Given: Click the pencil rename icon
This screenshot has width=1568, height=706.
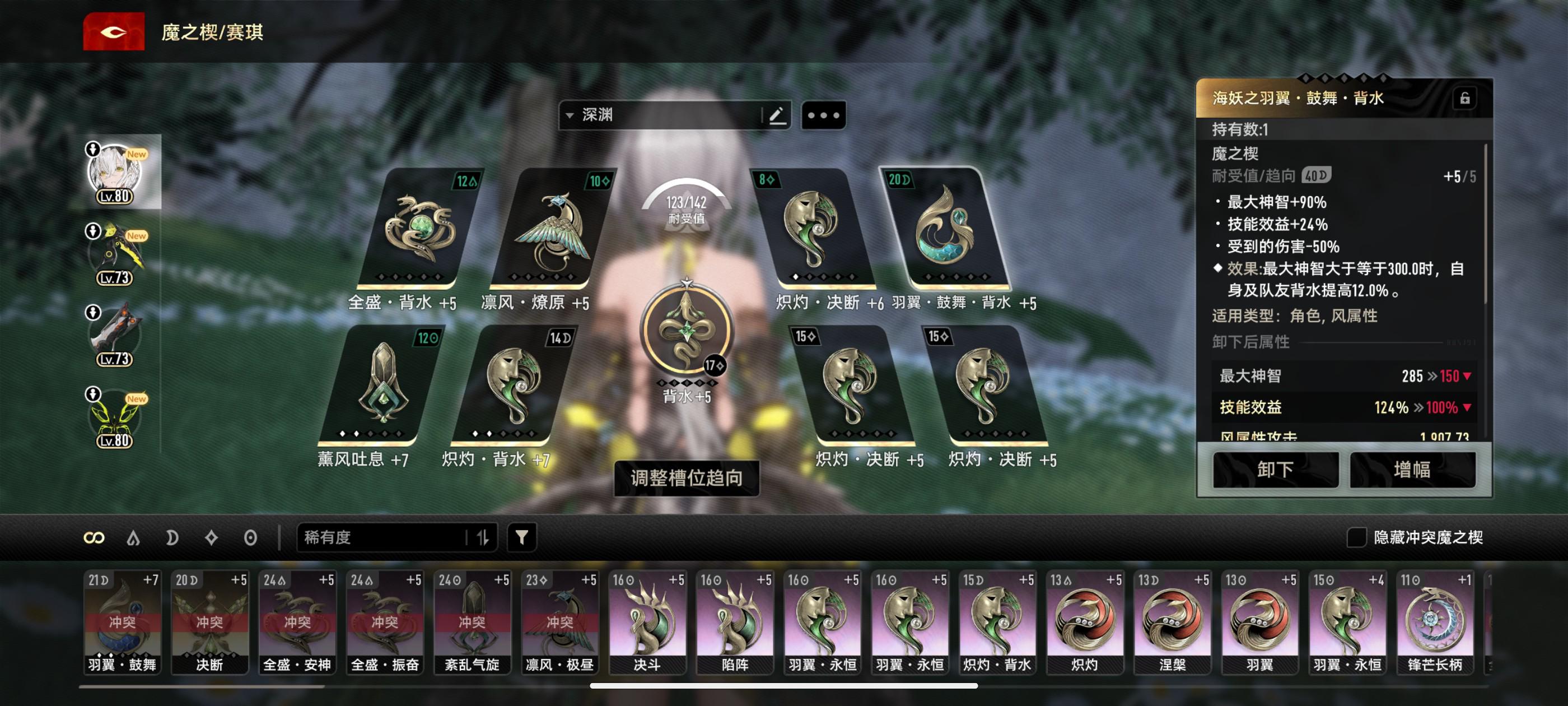Looking at the screenshot, I should [x=776, y=115].
